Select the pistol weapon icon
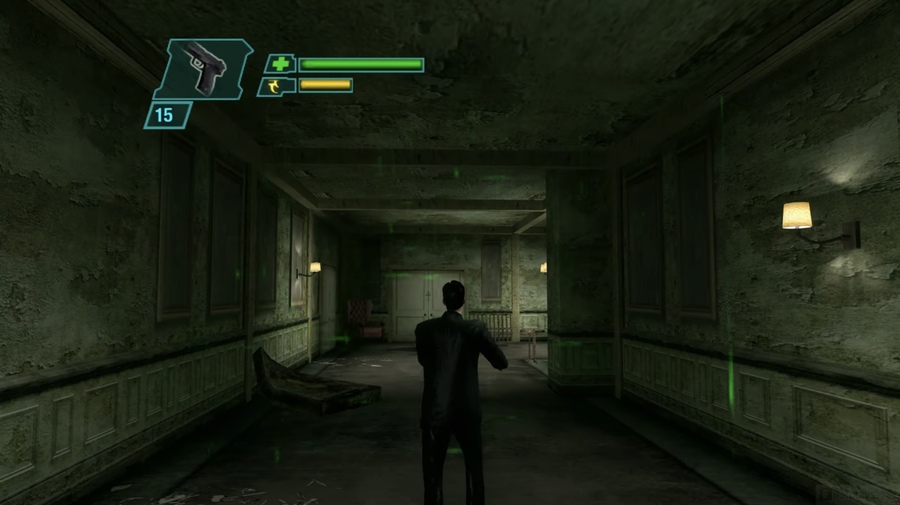 coord(205,69)
